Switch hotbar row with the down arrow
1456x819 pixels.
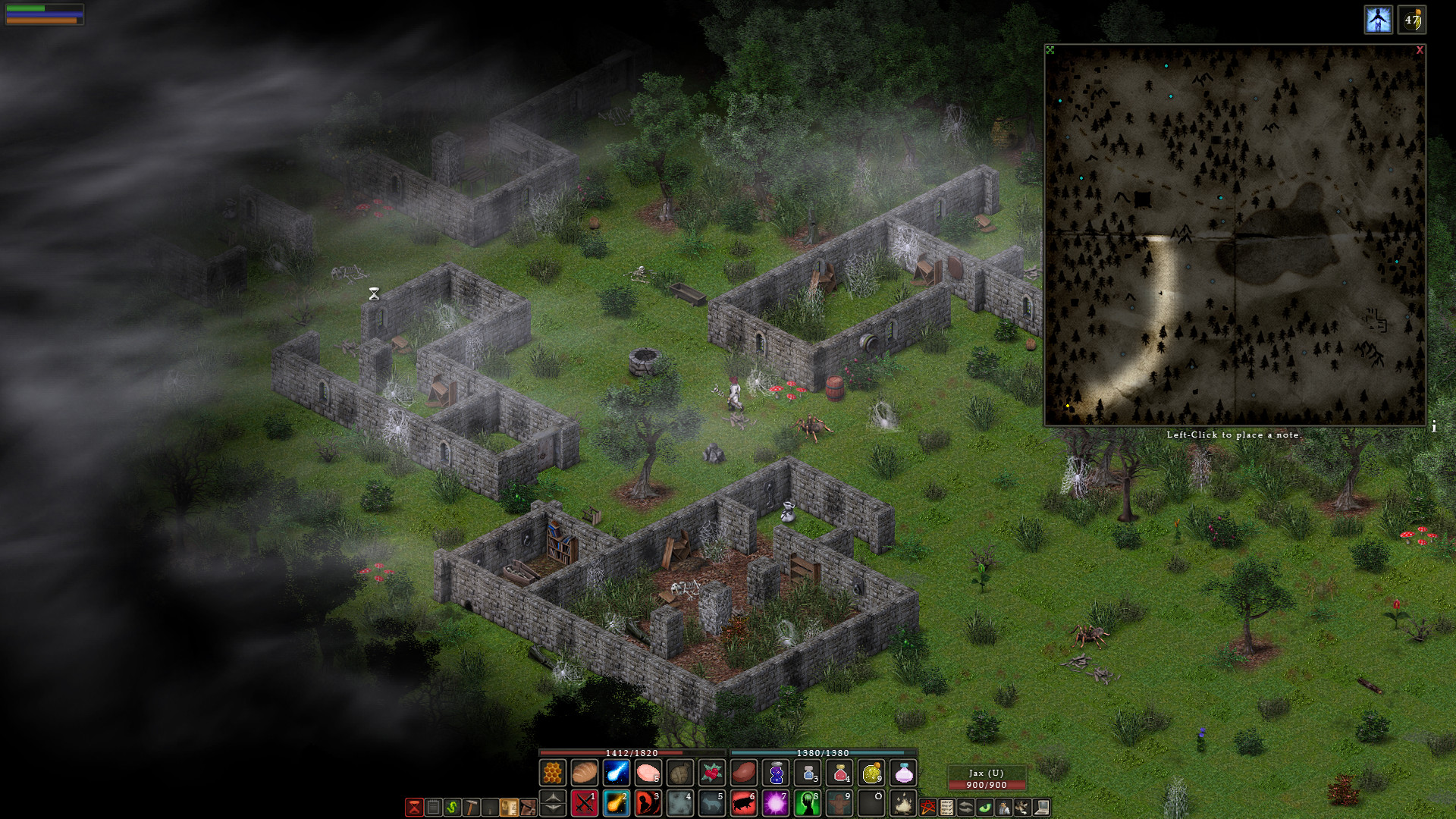551,810
